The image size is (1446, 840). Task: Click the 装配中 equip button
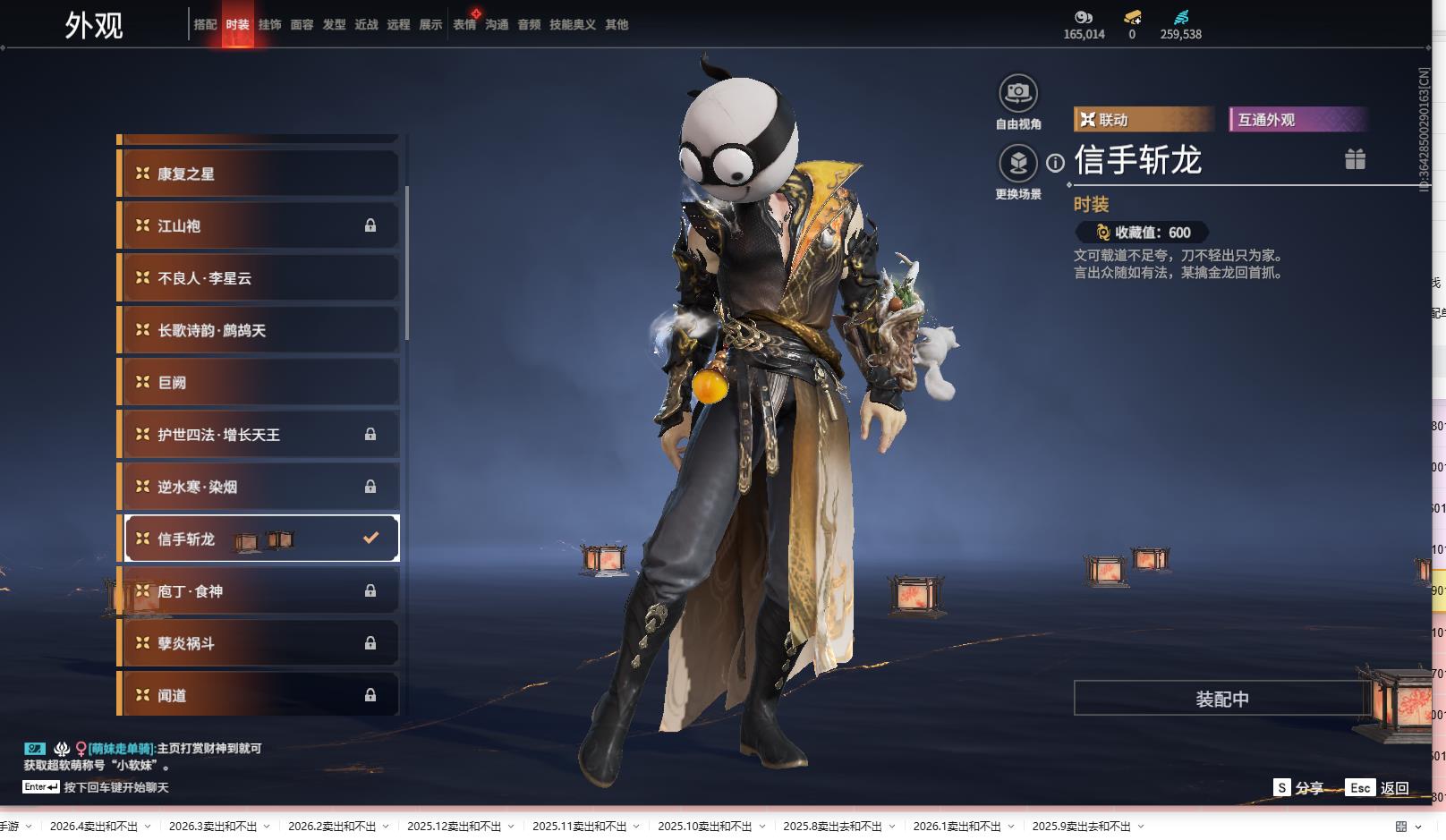1221,699
